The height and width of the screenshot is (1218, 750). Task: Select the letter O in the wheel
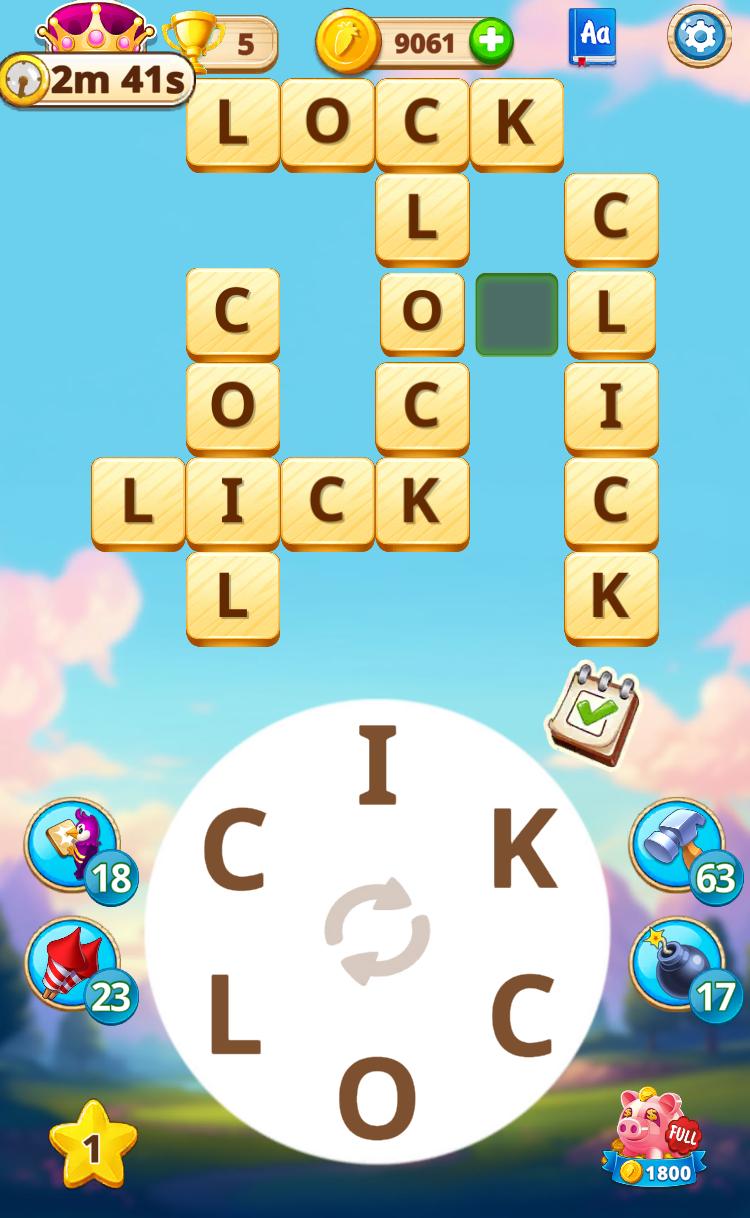377,1097
